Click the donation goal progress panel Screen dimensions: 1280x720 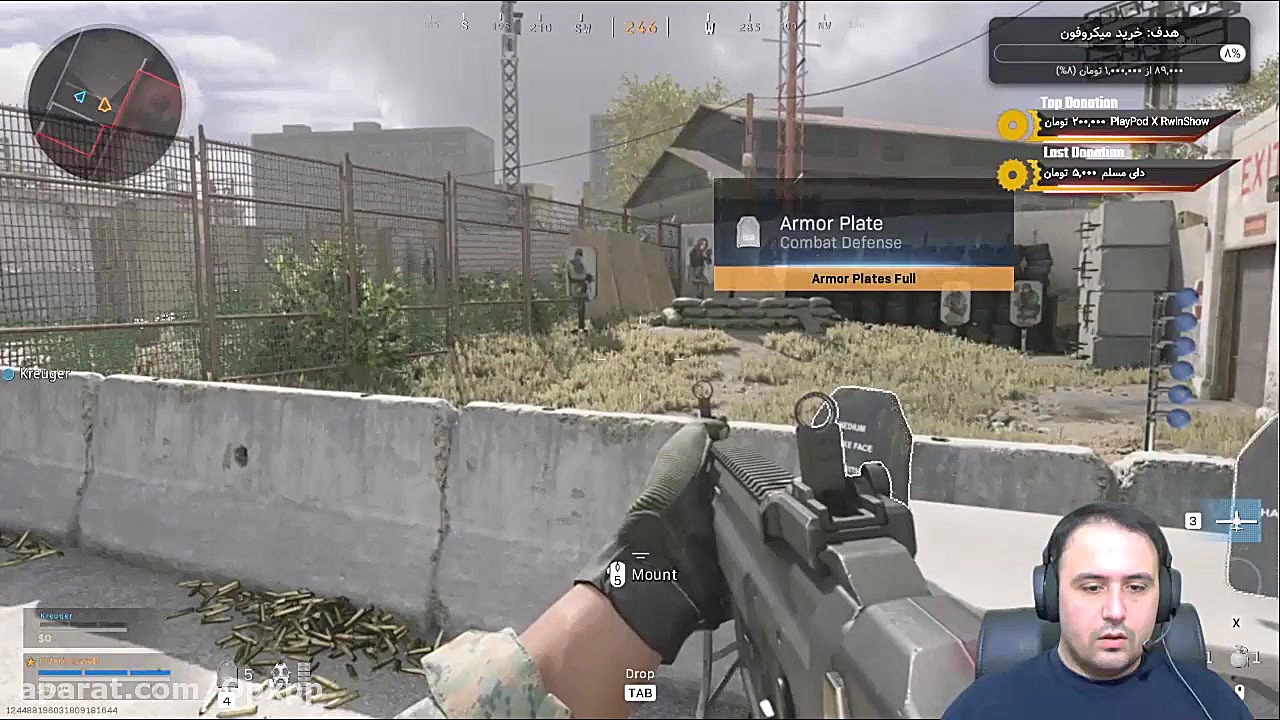[x=1118, y=50]
